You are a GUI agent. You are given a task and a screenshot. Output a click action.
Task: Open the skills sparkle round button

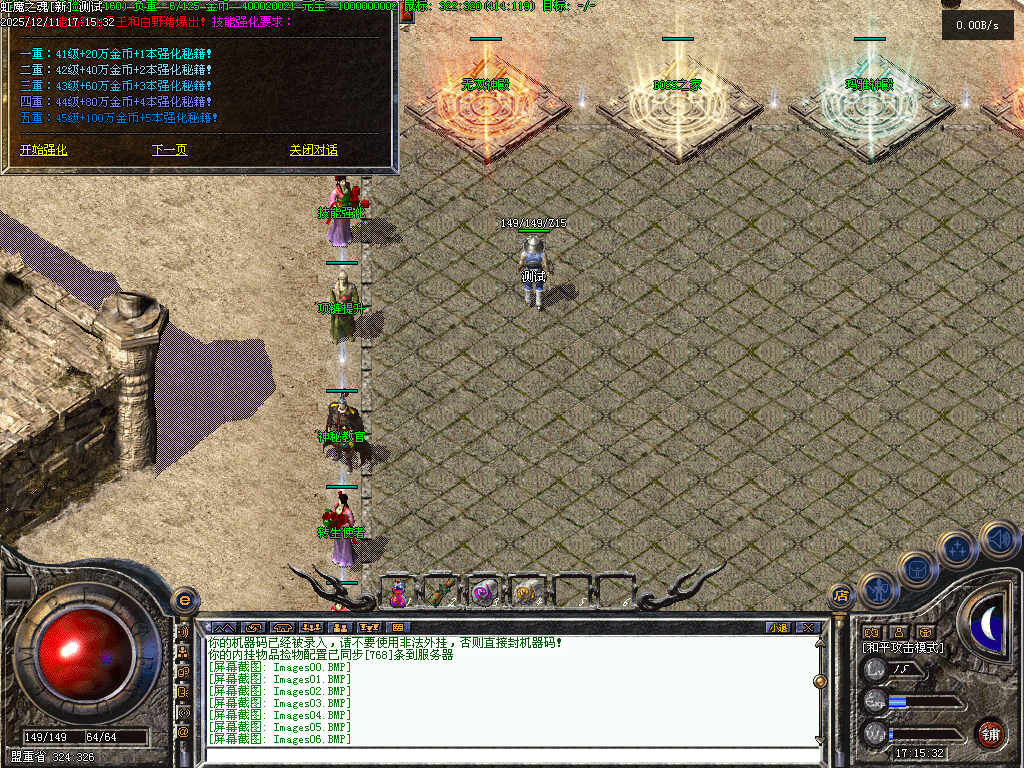click(957, 549)
